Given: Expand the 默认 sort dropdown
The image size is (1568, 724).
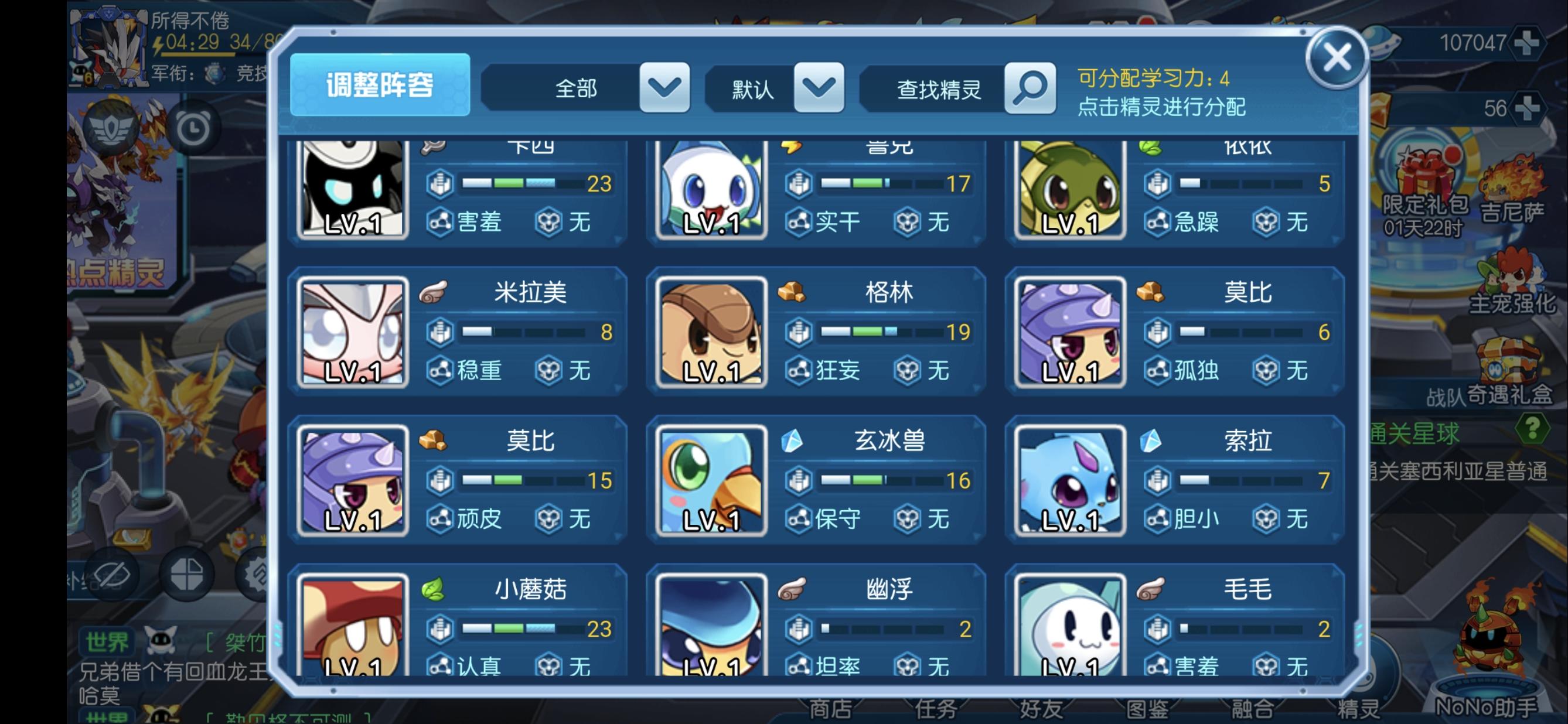Looking at the screenshot, I should coord(820,87).
